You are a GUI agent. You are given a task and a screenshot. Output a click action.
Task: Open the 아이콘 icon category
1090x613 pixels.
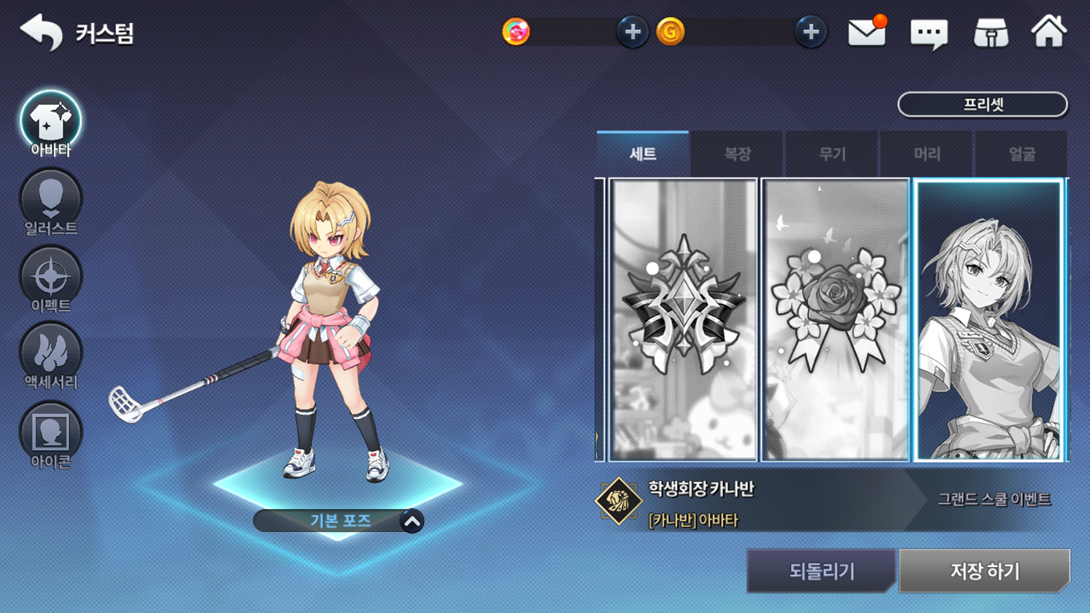click(x=50, y=434)
